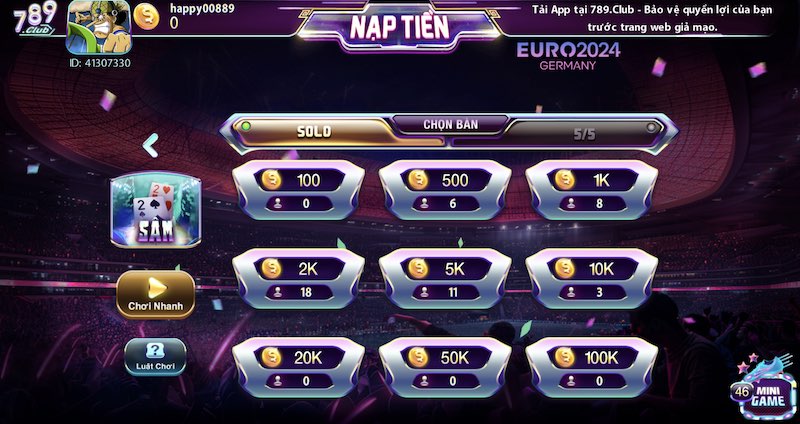This screenshot has height=424, width=800.
Task: Click the Chơi Nhanh quick play button
Action: [154, 294]
